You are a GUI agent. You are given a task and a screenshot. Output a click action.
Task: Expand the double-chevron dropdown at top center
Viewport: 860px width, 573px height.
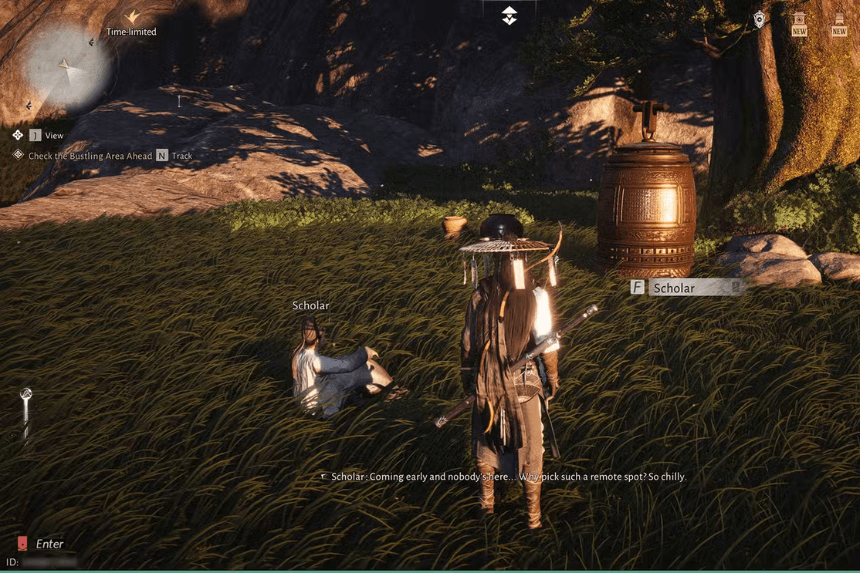[x=509, y=15]
